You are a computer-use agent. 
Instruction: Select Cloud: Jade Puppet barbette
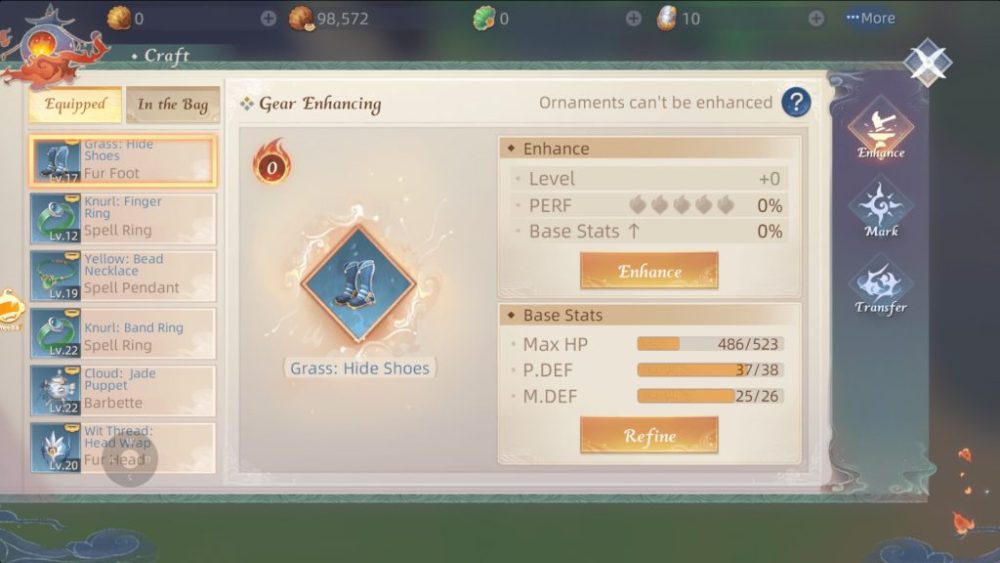122,390
